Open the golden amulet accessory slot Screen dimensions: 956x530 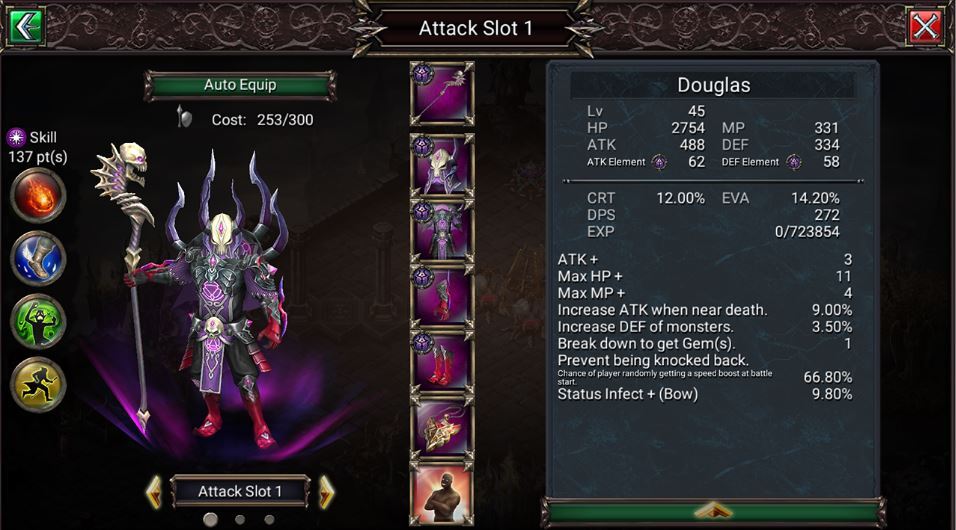[442, 428]
